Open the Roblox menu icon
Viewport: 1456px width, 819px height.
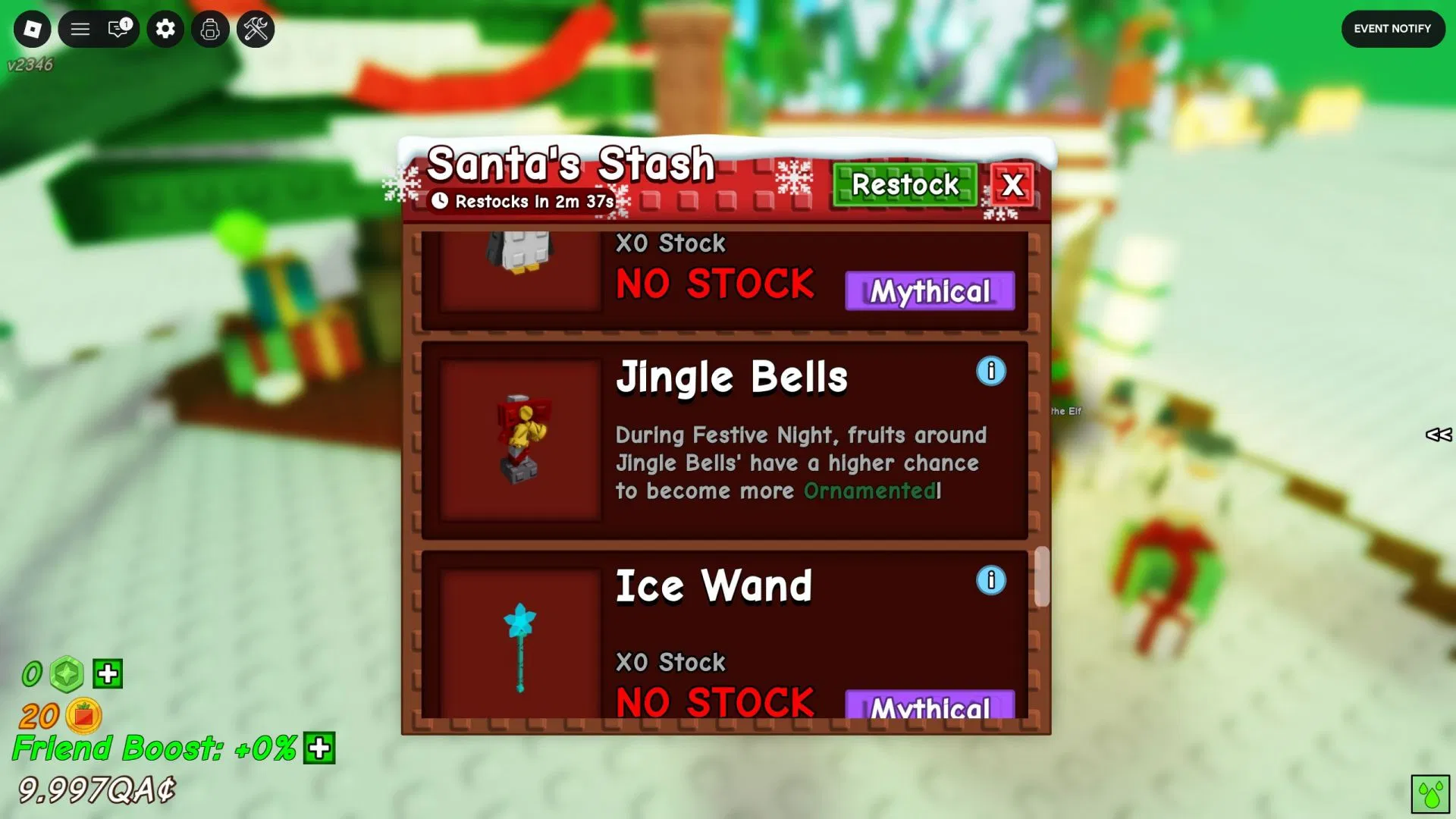point(32,29)
